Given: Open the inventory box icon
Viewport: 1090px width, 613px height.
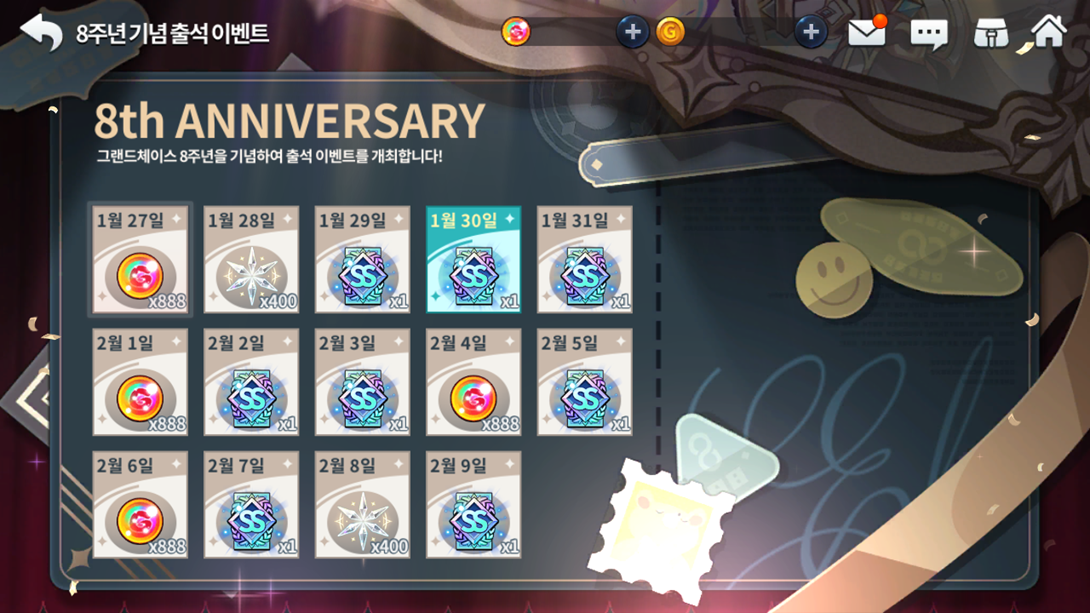Looking at the screenshot, I should pos(990,33).
